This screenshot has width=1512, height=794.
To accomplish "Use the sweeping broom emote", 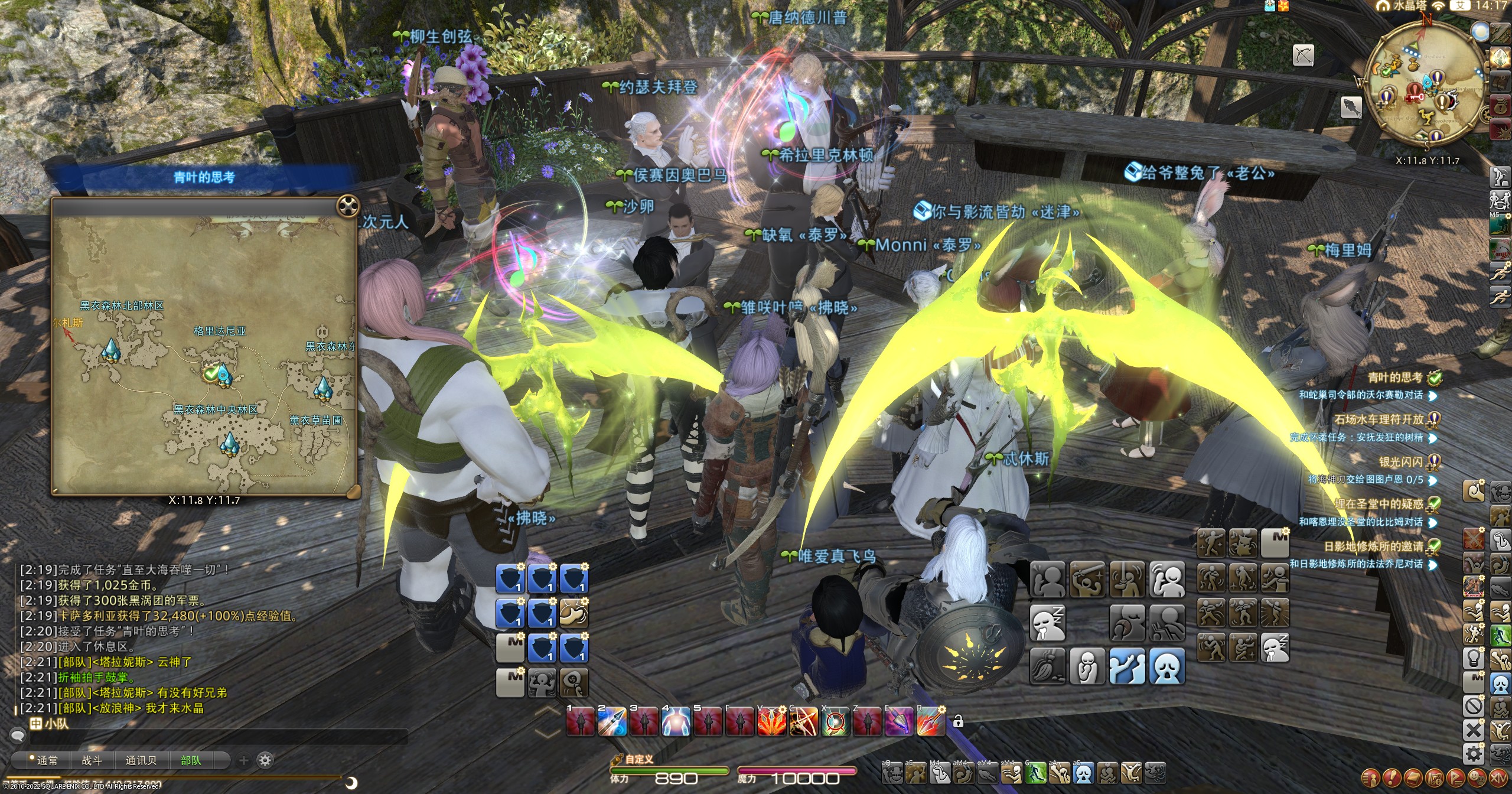I will point(1047,665).
